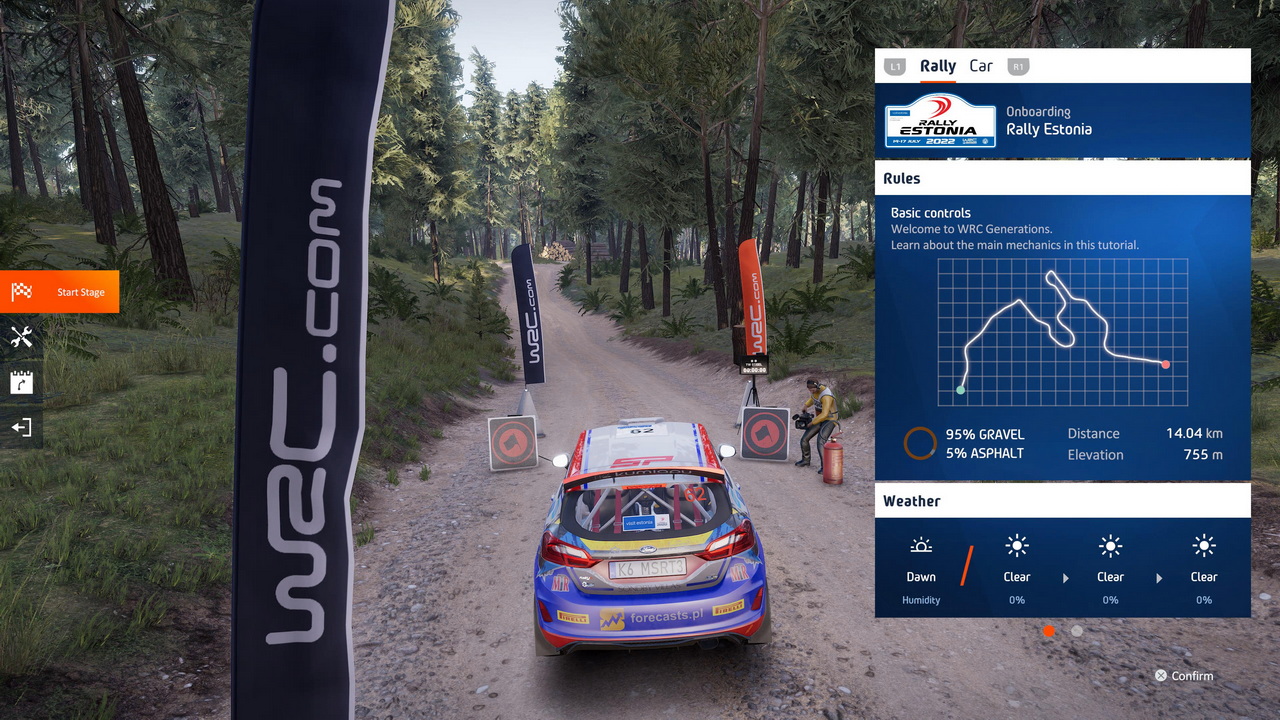Switch to the Car tab

pos(981,66)
